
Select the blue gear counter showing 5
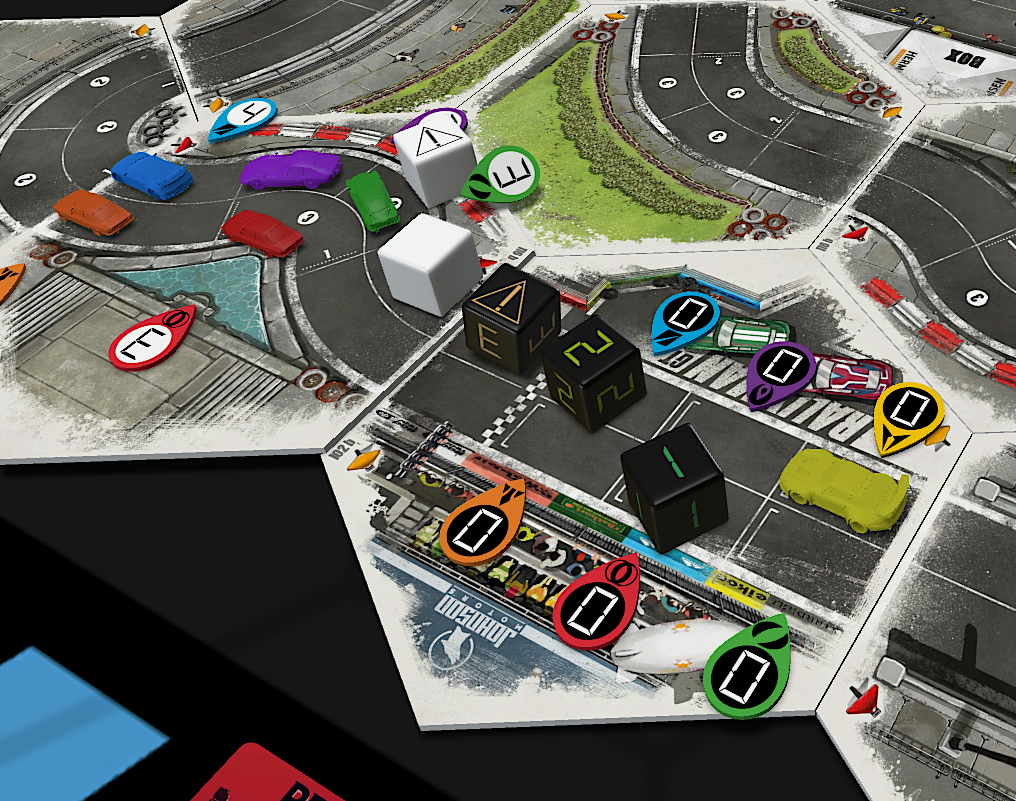coord(243,119)
